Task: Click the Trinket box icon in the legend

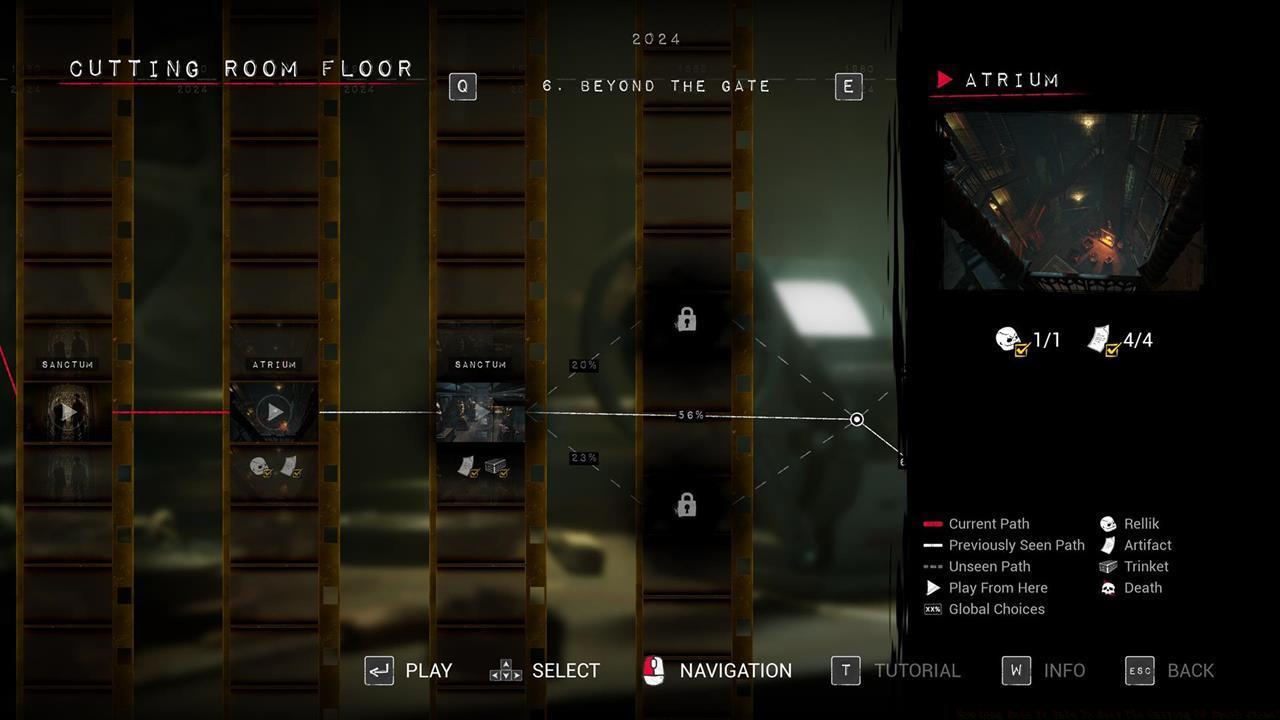Action: 1106,566
